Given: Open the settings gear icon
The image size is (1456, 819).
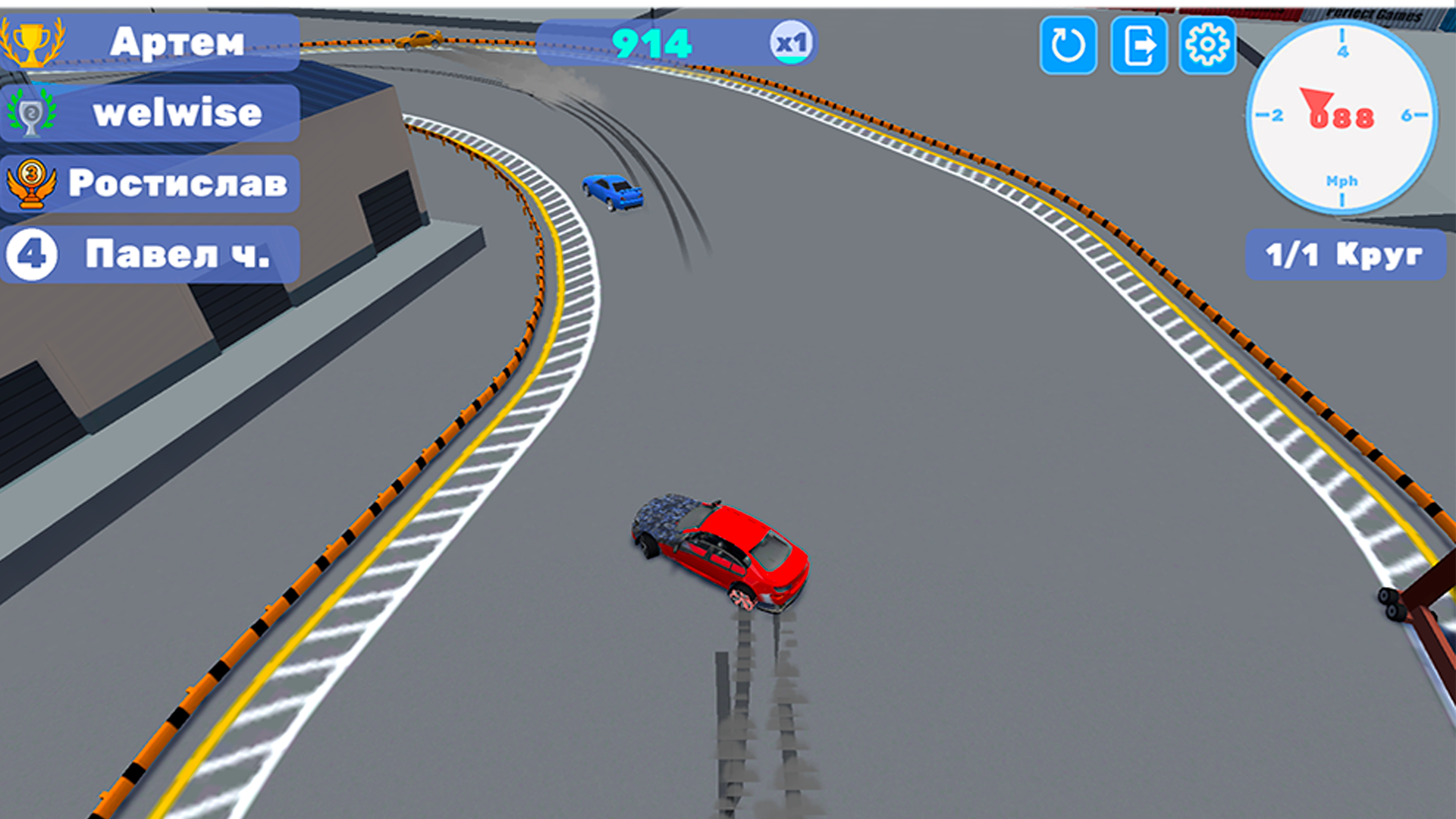Looking at the screenshot, I should pyautogui.click(x=1209, y=46).
